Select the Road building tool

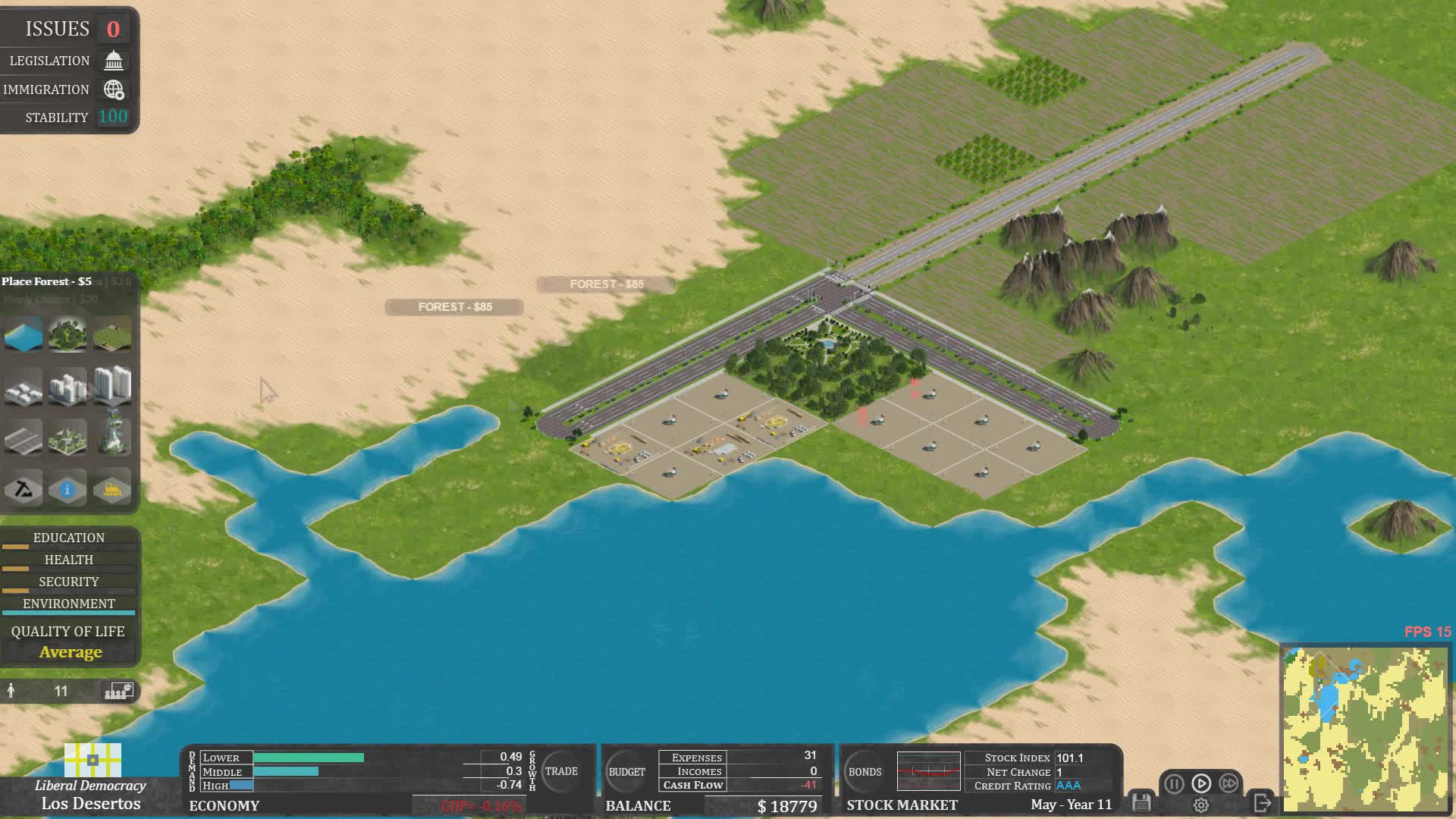pos(23,438)
